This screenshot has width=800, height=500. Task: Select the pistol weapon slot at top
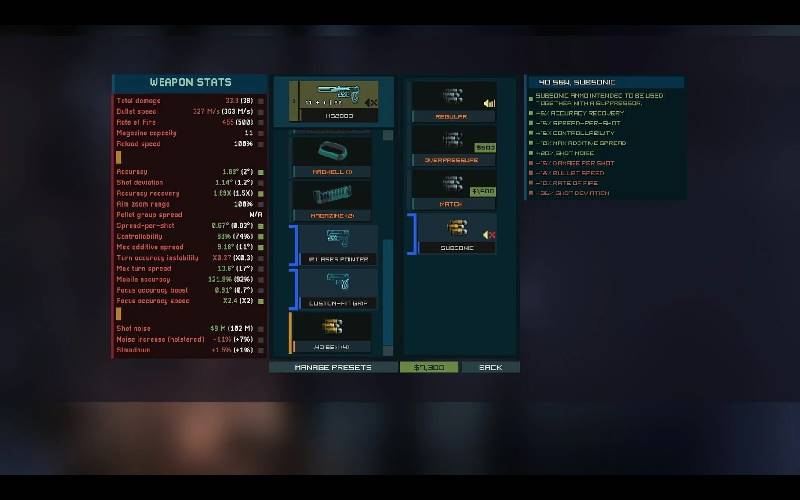point(334,103)
